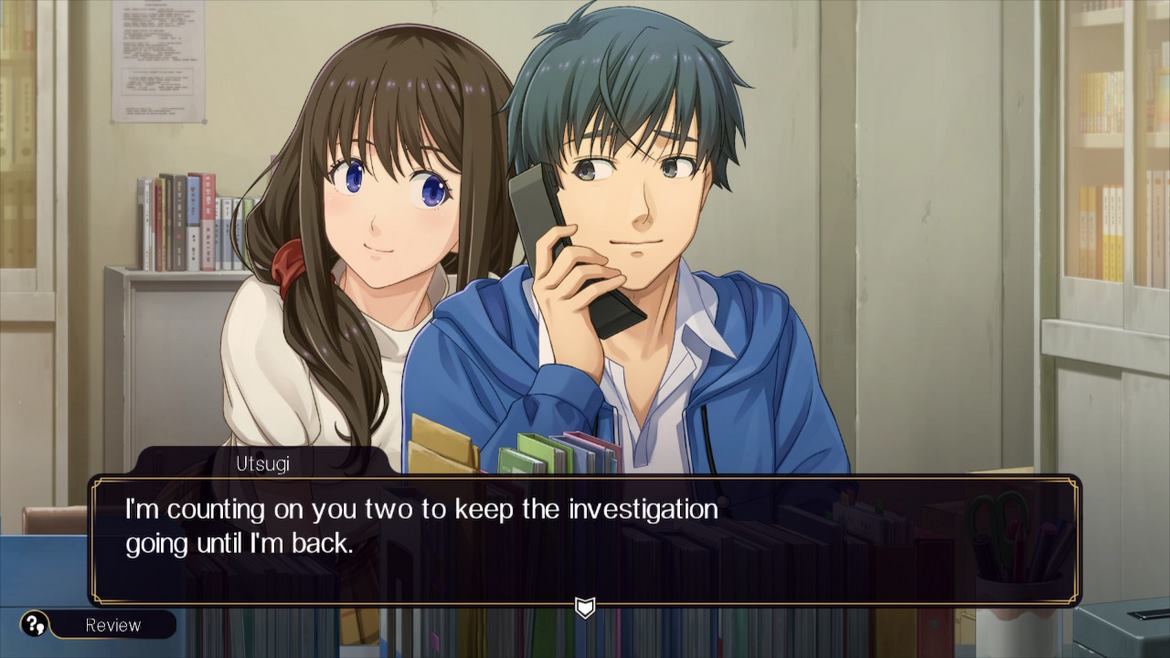1170x658 pixels.
Task: Advance dialogue with the continue arrow
Action: pos(584,607)
